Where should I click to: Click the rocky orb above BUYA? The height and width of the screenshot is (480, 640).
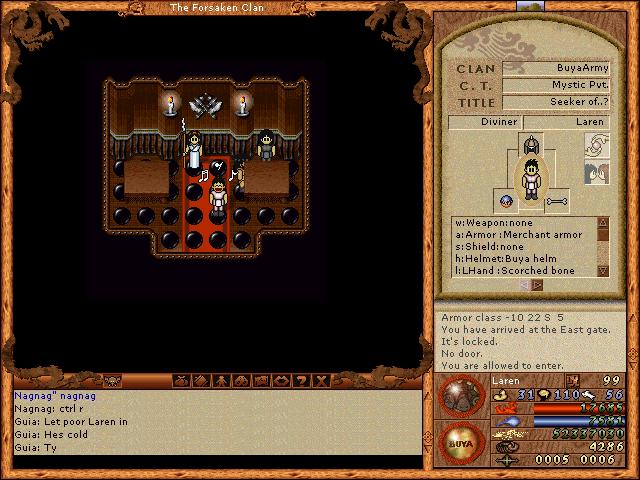pos(460,396)
